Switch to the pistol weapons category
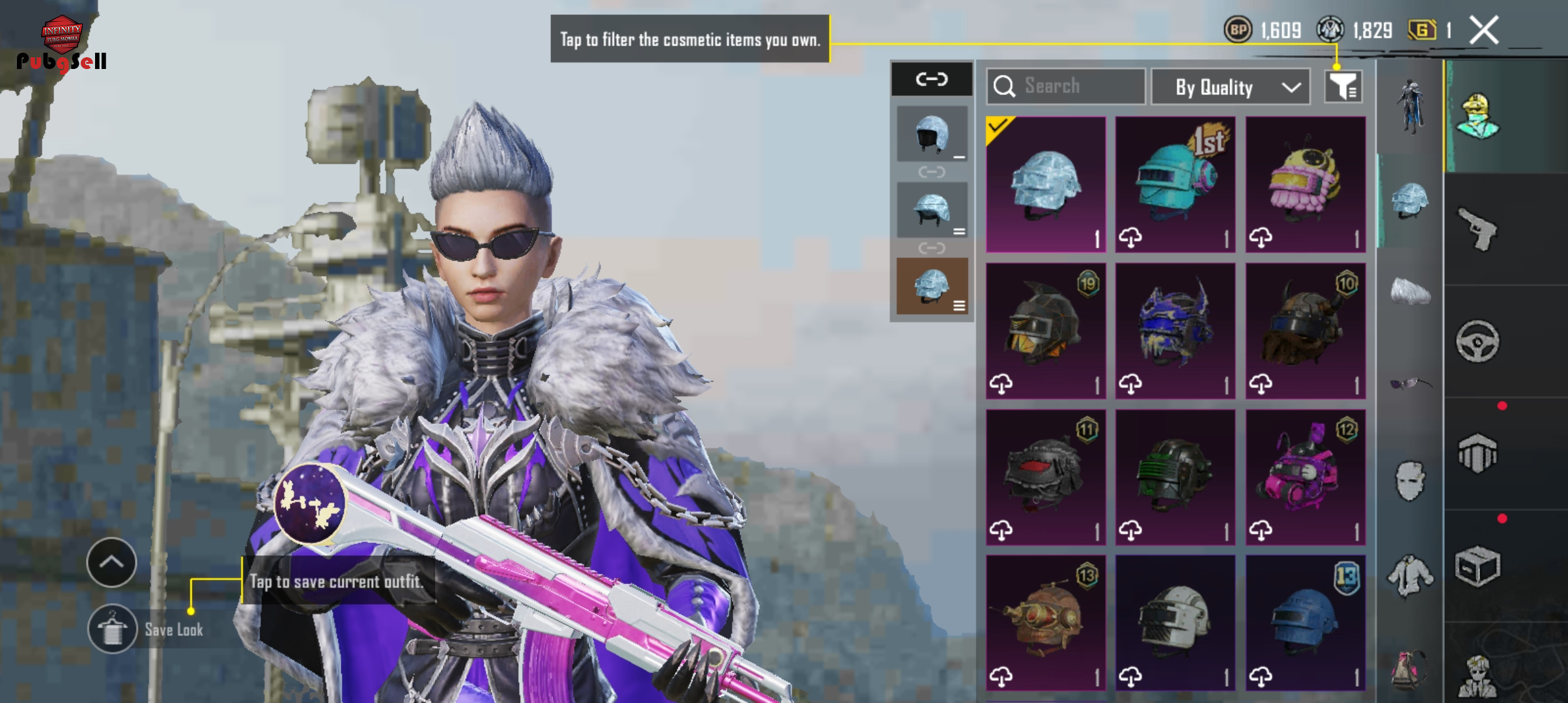Screen dimensions: 1568x703 pyautogui.click(x=1477, y=229)
